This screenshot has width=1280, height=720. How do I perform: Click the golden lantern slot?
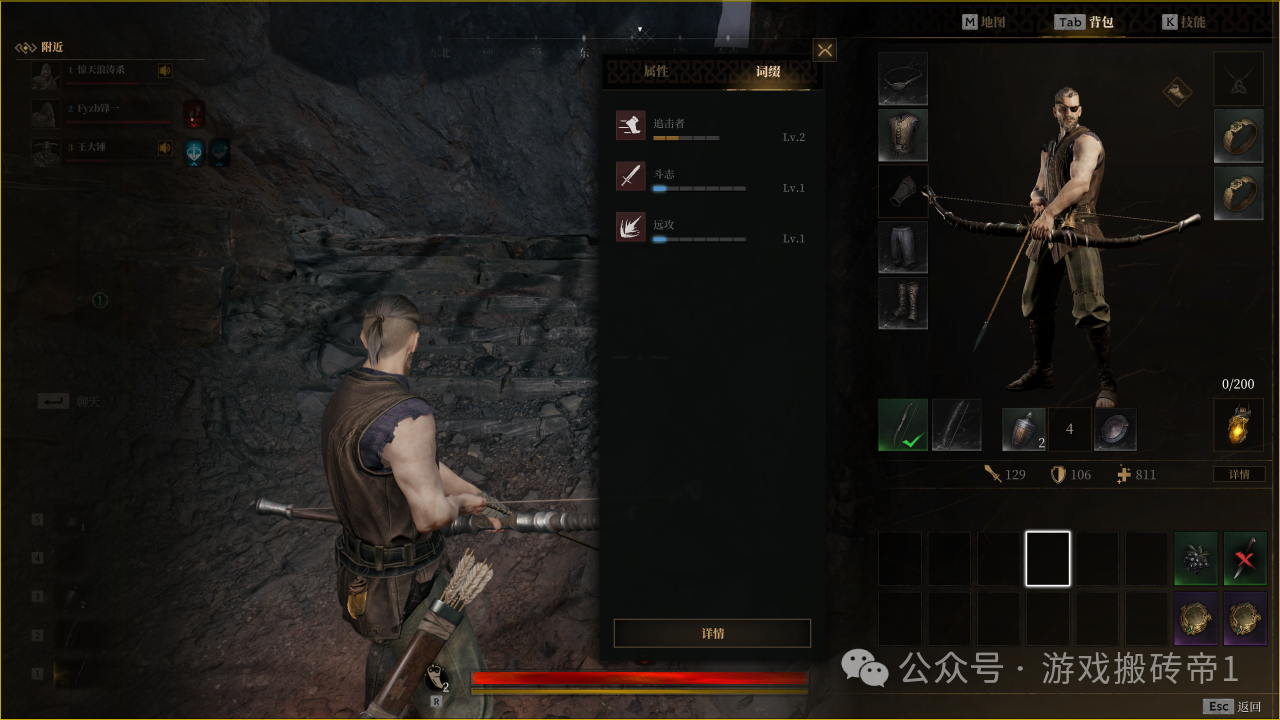tap(1238, 425)
